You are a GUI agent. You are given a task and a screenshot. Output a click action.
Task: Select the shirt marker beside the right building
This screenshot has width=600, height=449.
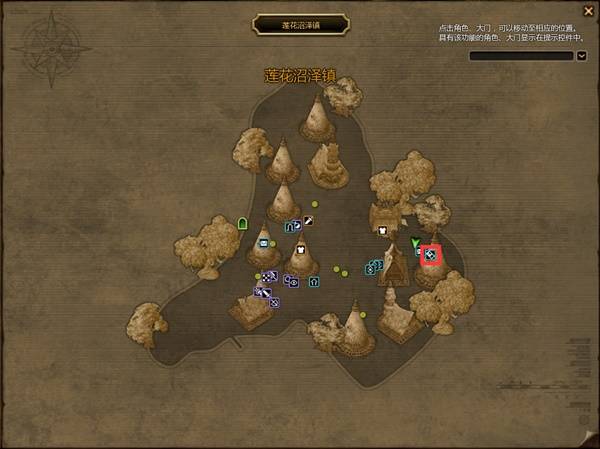tap(382, 230)
